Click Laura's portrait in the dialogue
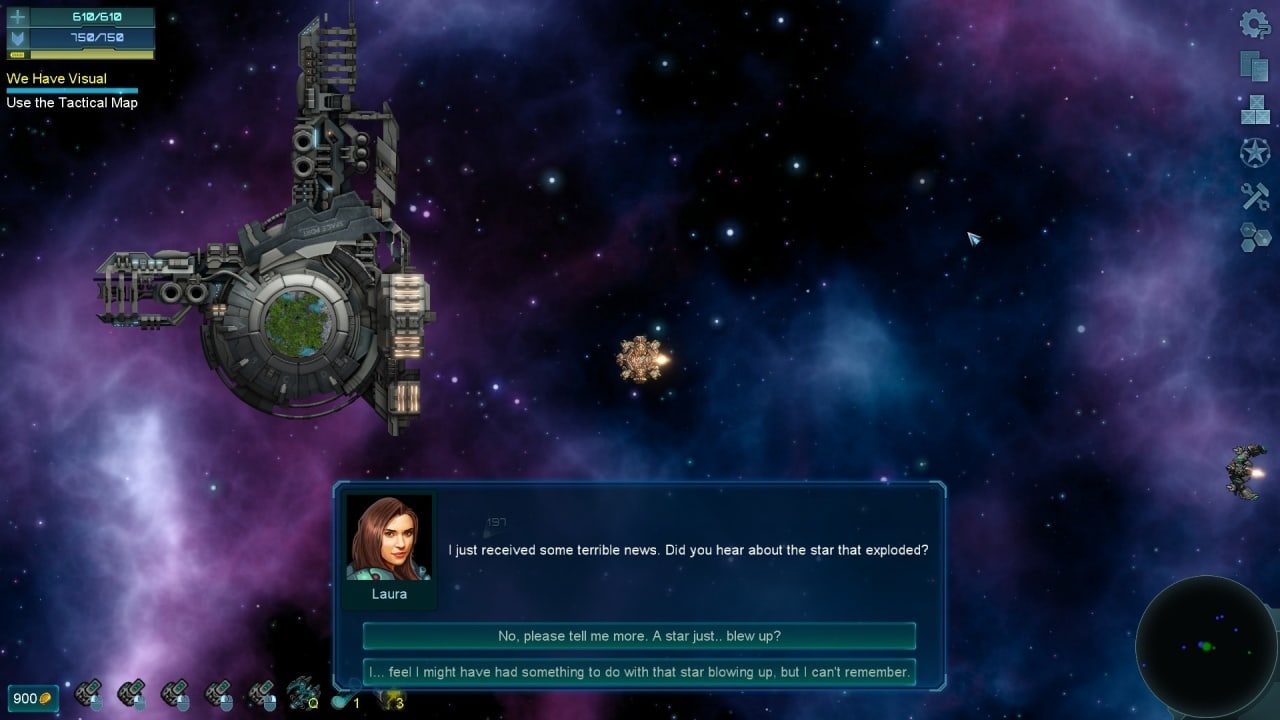 [x=389, y=538]
